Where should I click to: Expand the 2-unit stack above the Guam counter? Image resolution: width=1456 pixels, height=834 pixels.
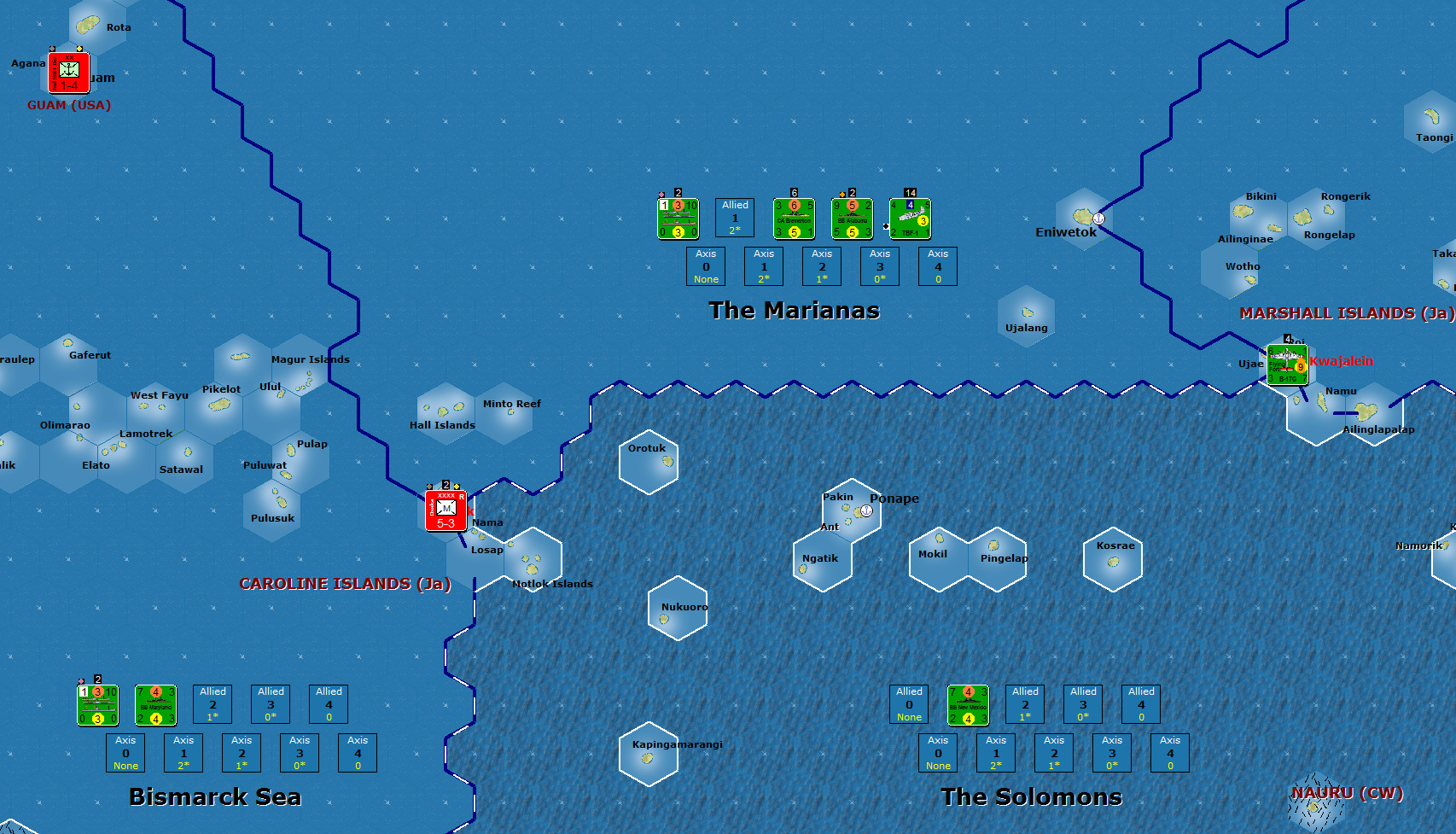tap(79, 49)
